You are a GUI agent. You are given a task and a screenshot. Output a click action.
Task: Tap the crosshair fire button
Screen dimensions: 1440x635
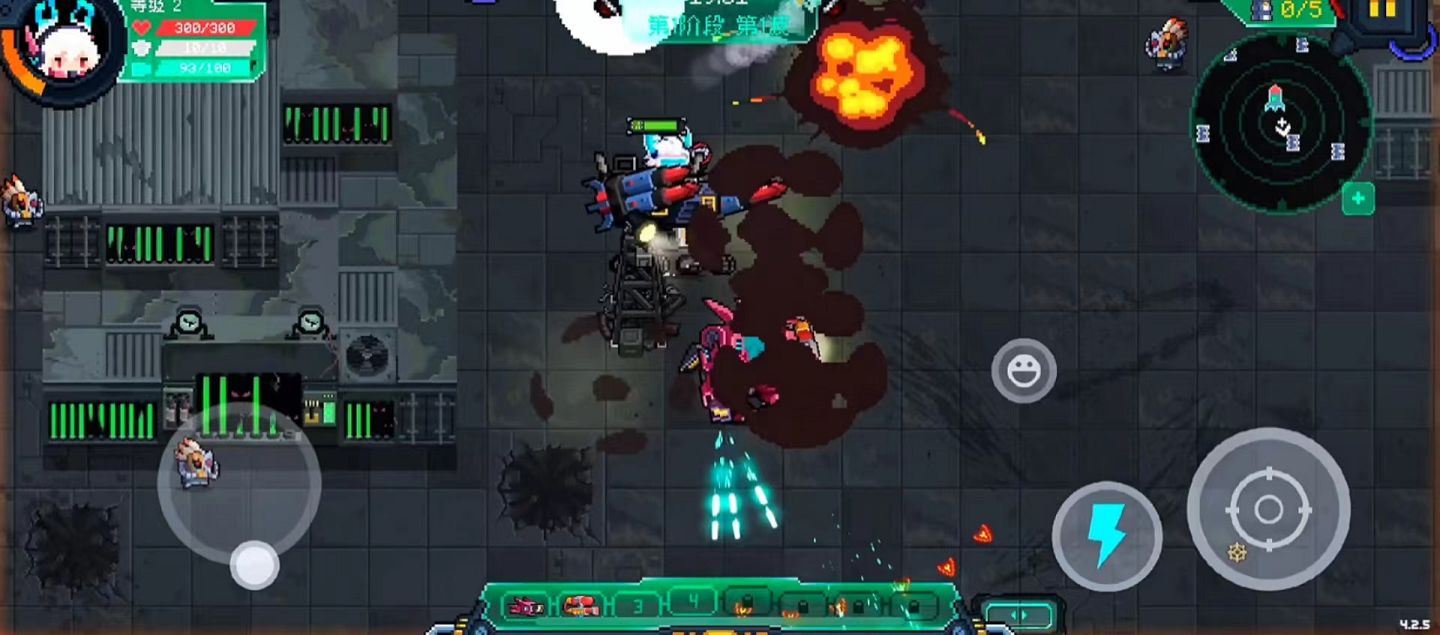click(1268, 509)
